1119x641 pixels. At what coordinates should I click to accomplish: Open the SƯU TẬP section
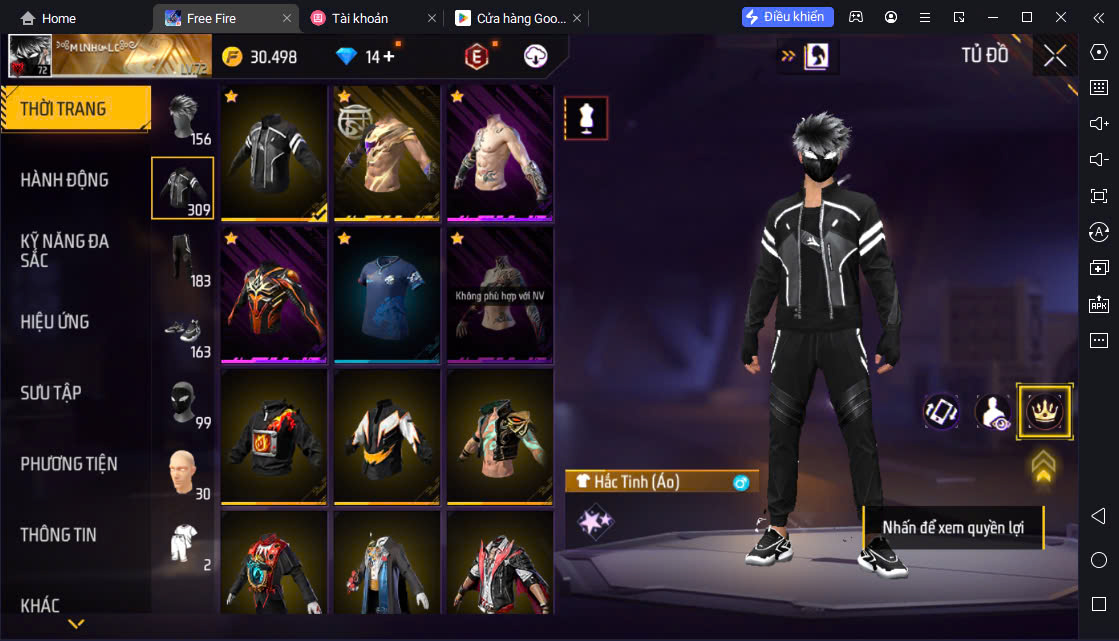click(51, 393)
